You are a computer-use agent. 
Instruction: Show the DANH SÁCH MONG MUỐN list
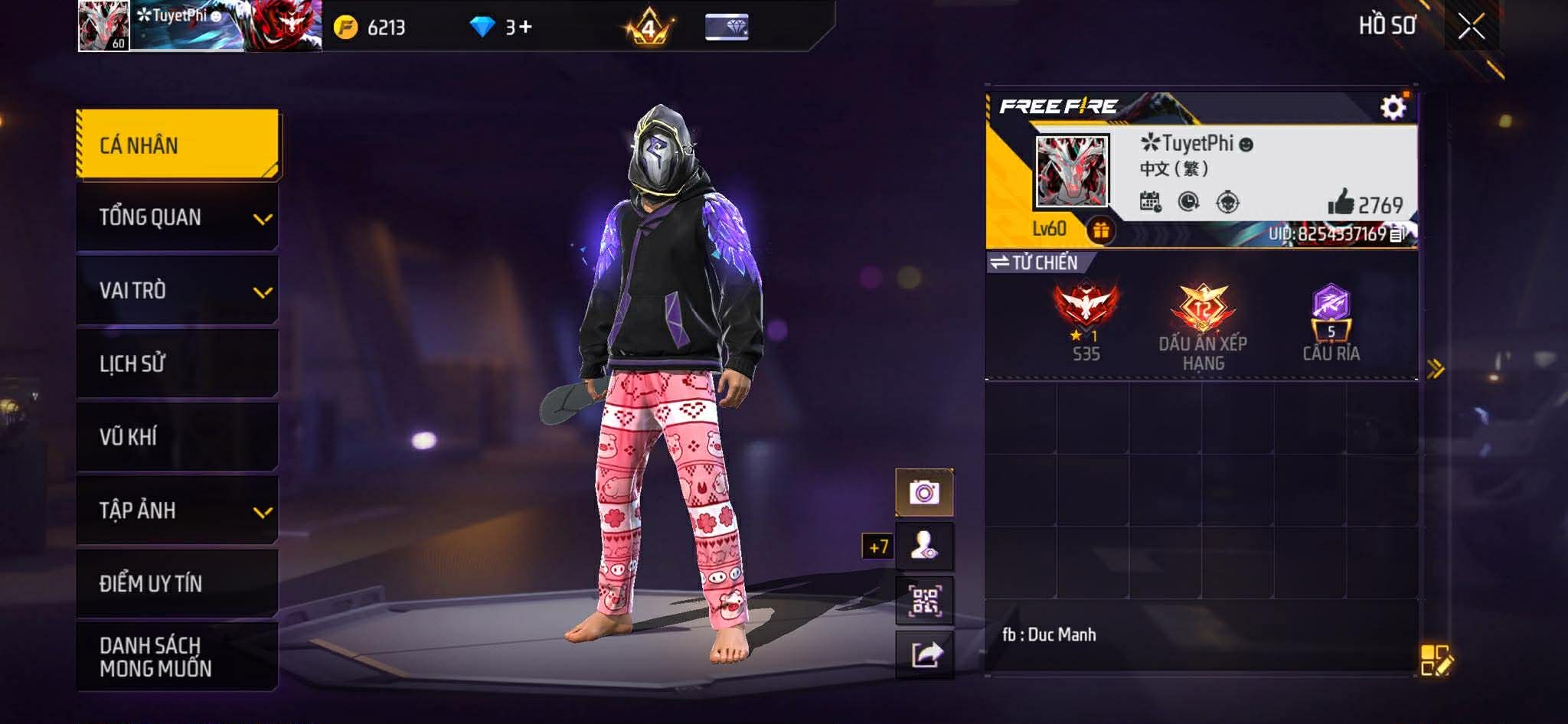click(x=178, y=657)
